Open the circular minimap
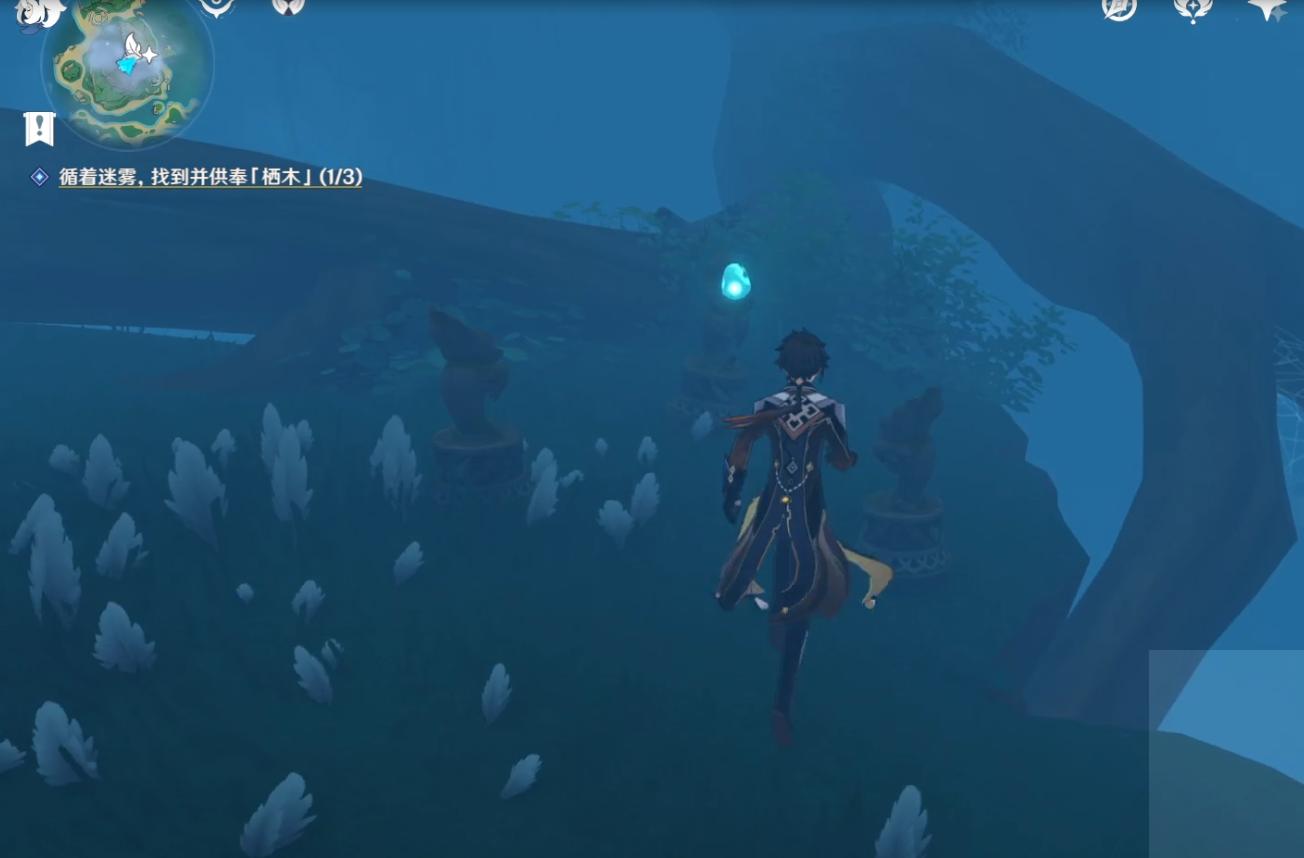This screenshot has width=1304, height=858. coord(127,68)
